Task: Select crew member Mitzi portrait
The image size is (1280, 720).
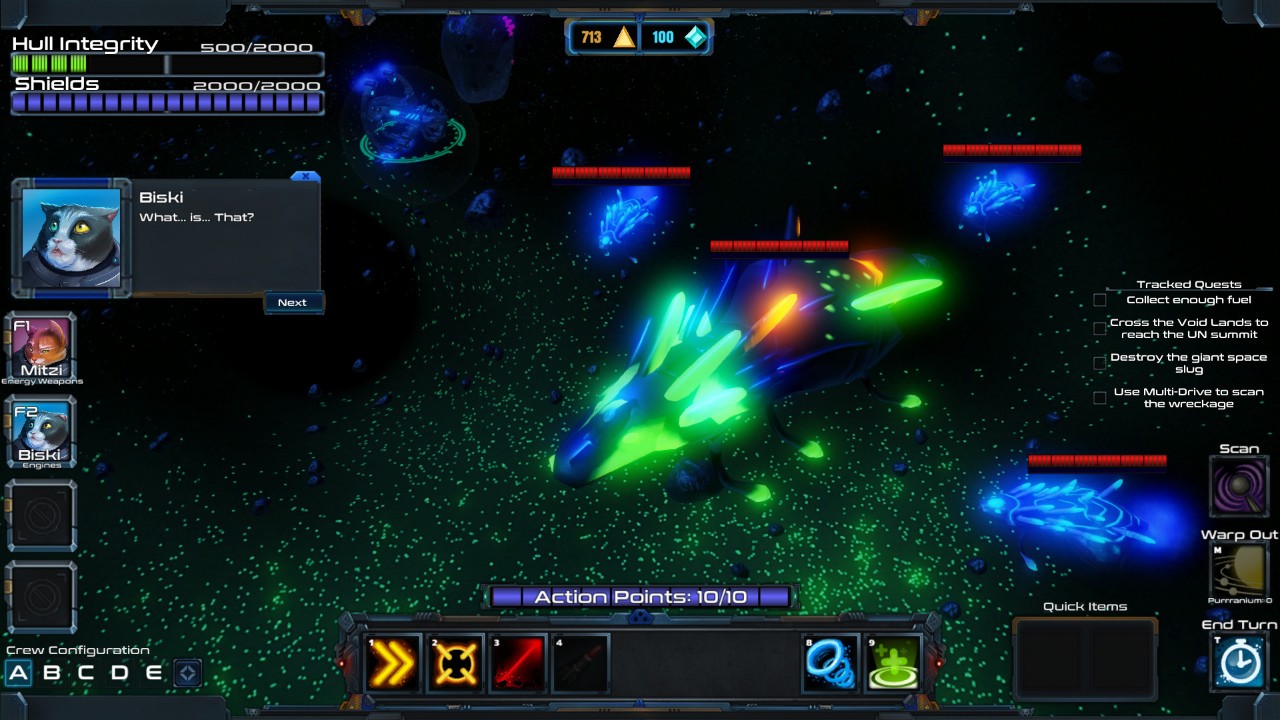Action: [41, 349]
